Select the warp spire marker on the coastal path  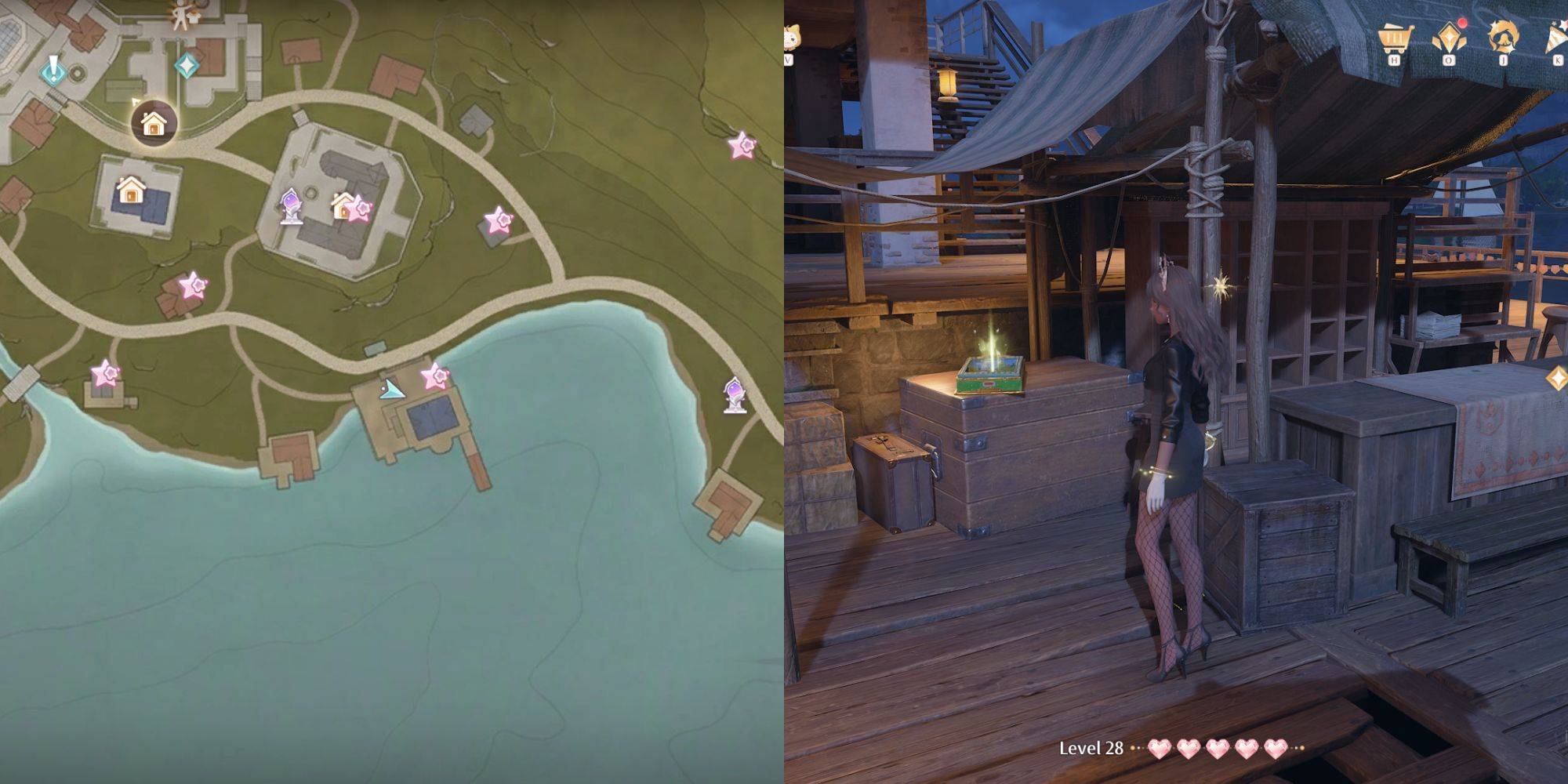click(x=734, y=394)
